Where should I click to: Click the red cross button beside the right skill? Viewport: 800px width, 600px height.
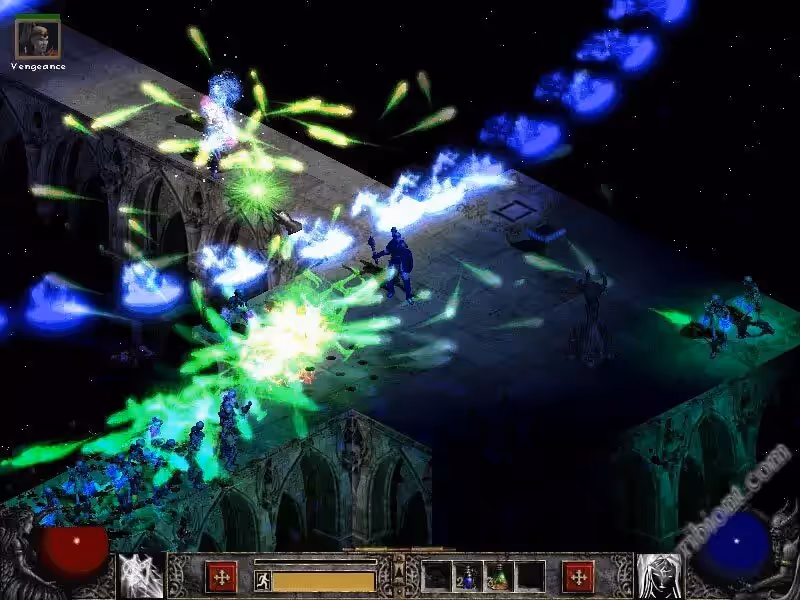pos(578,576)
